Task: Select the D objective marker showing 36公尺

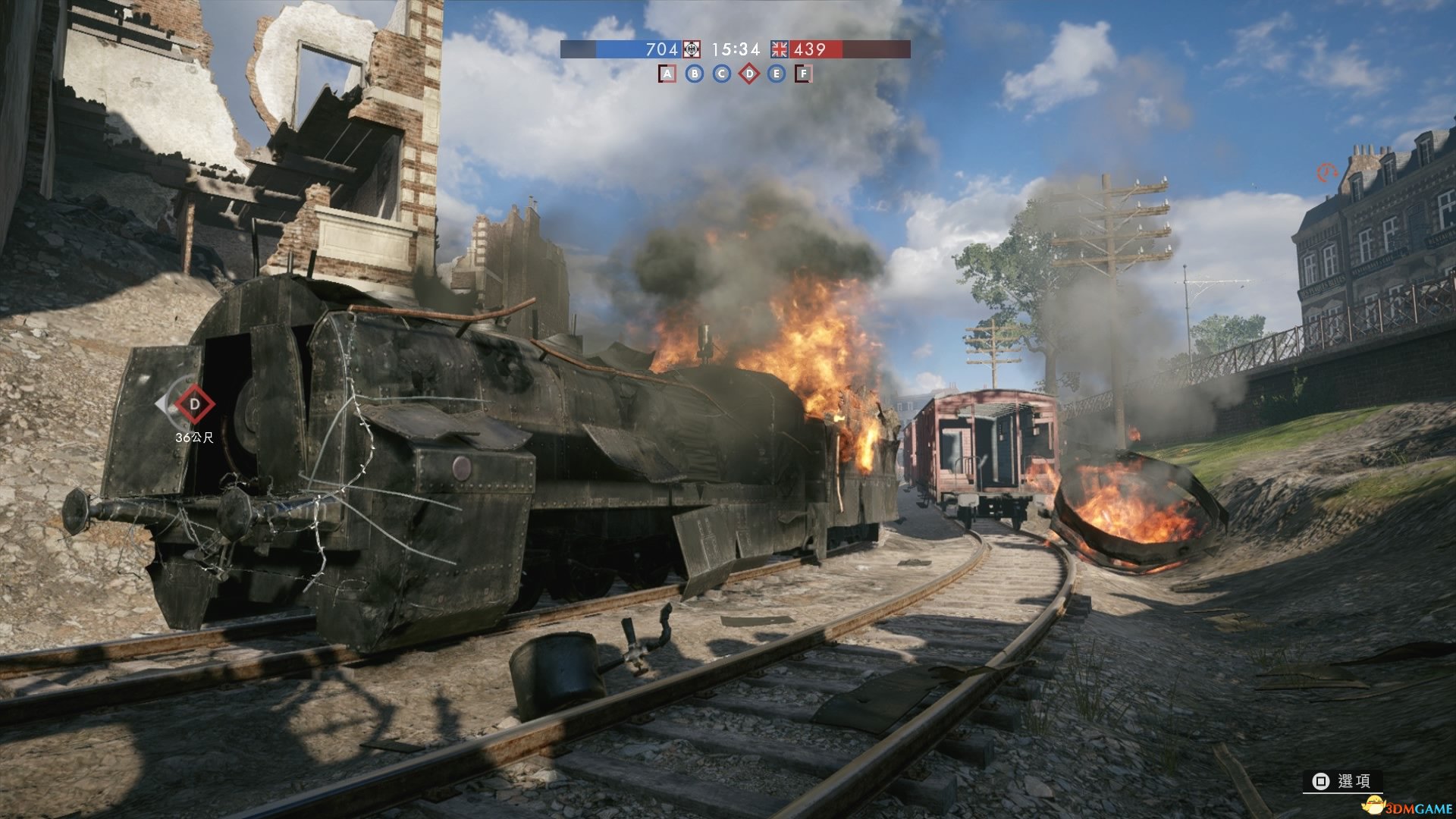Action: [194, 404]
